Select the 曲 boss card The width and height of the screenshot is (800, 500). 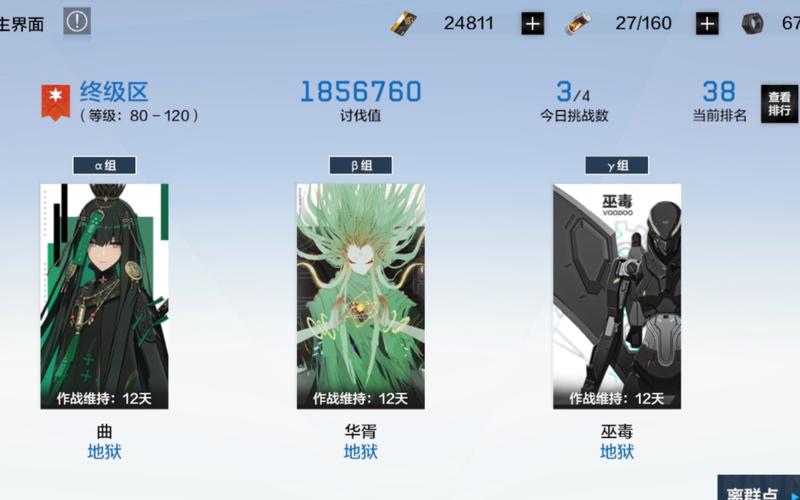point(104,296)
